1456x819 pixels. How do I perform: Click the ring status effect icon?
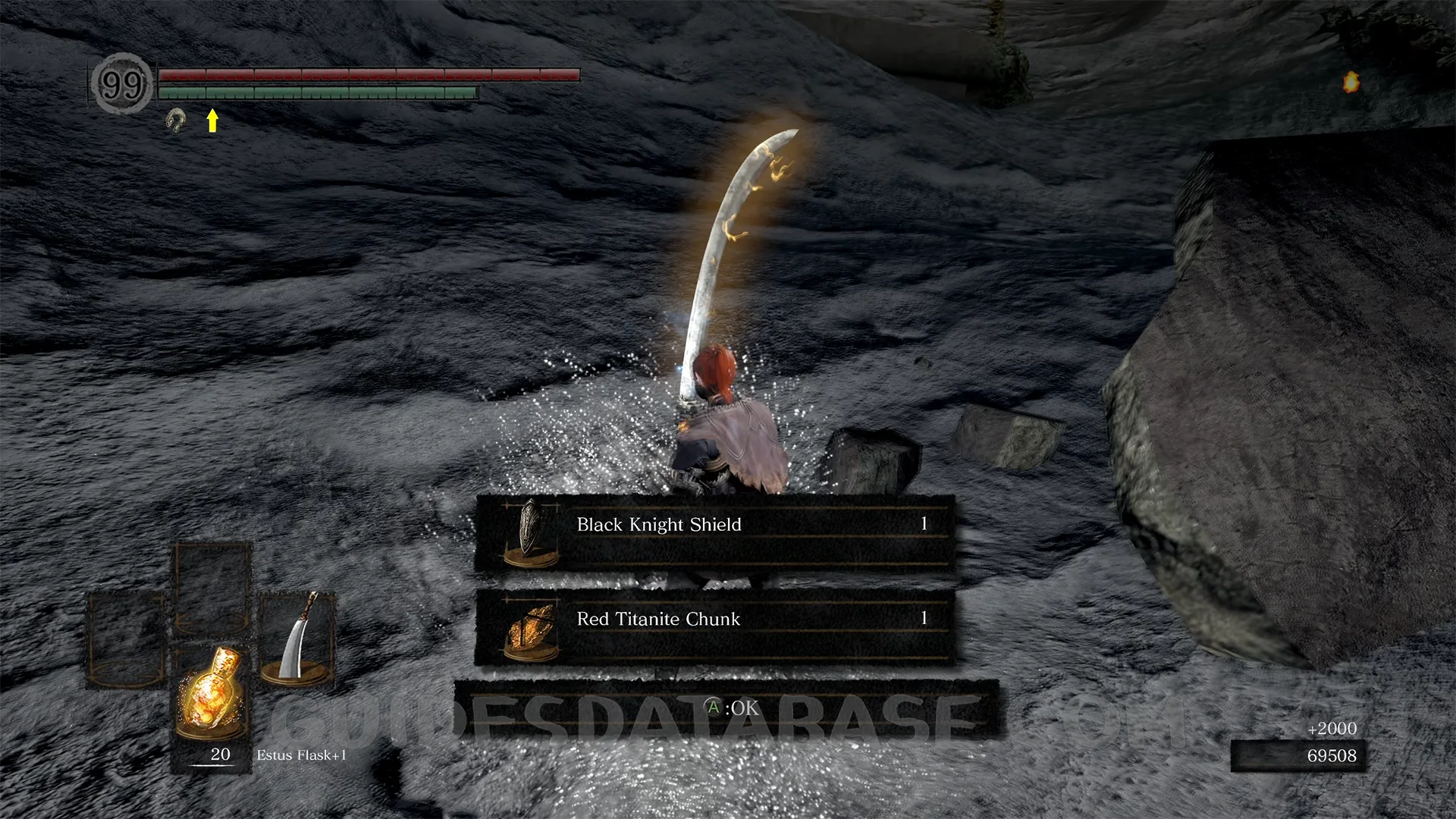point(177,120)
